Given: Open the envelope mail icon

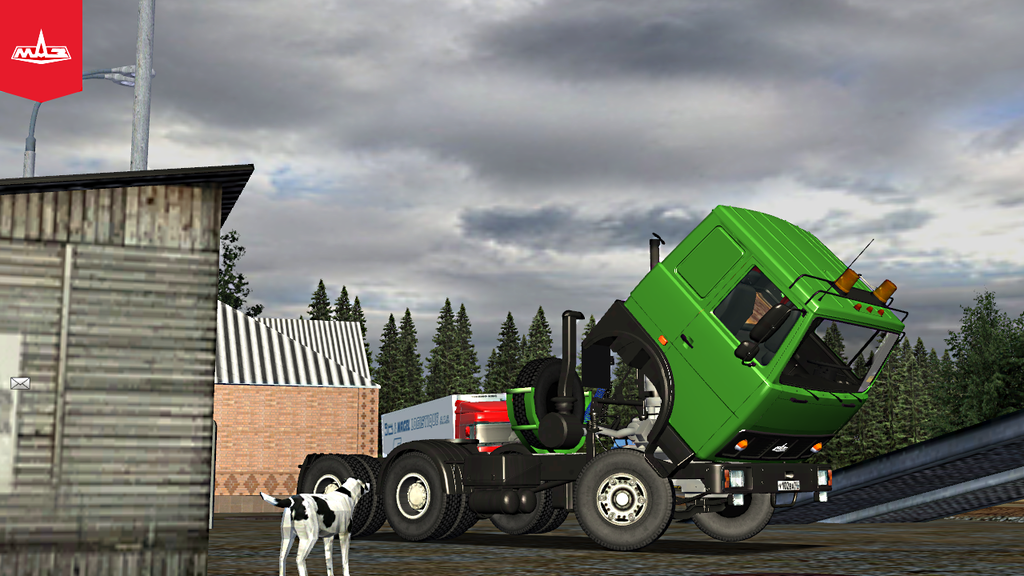Looking at the screenshot, I should [20, 383].
